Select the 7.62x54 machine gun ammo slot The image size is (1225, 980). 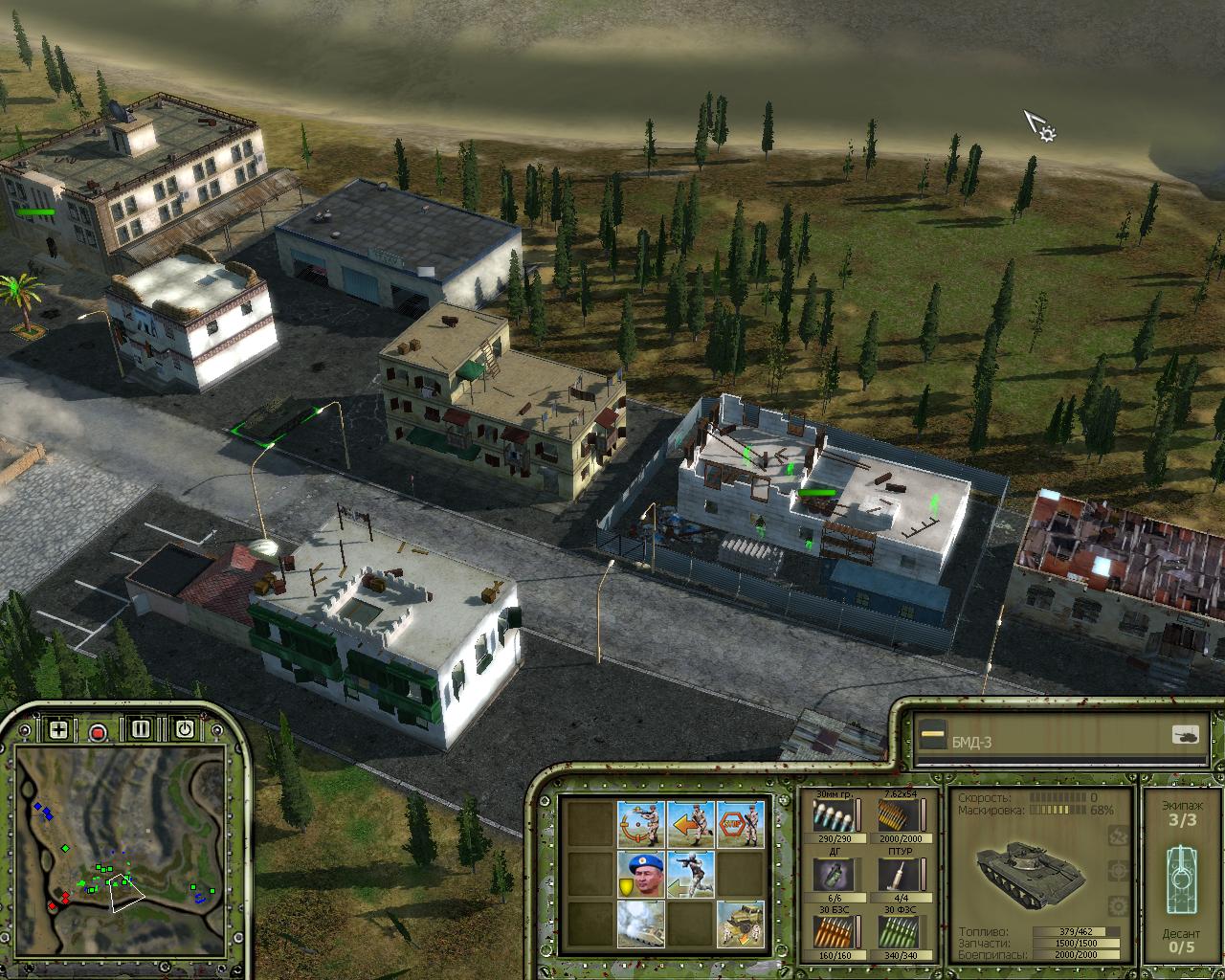[898, 816]
